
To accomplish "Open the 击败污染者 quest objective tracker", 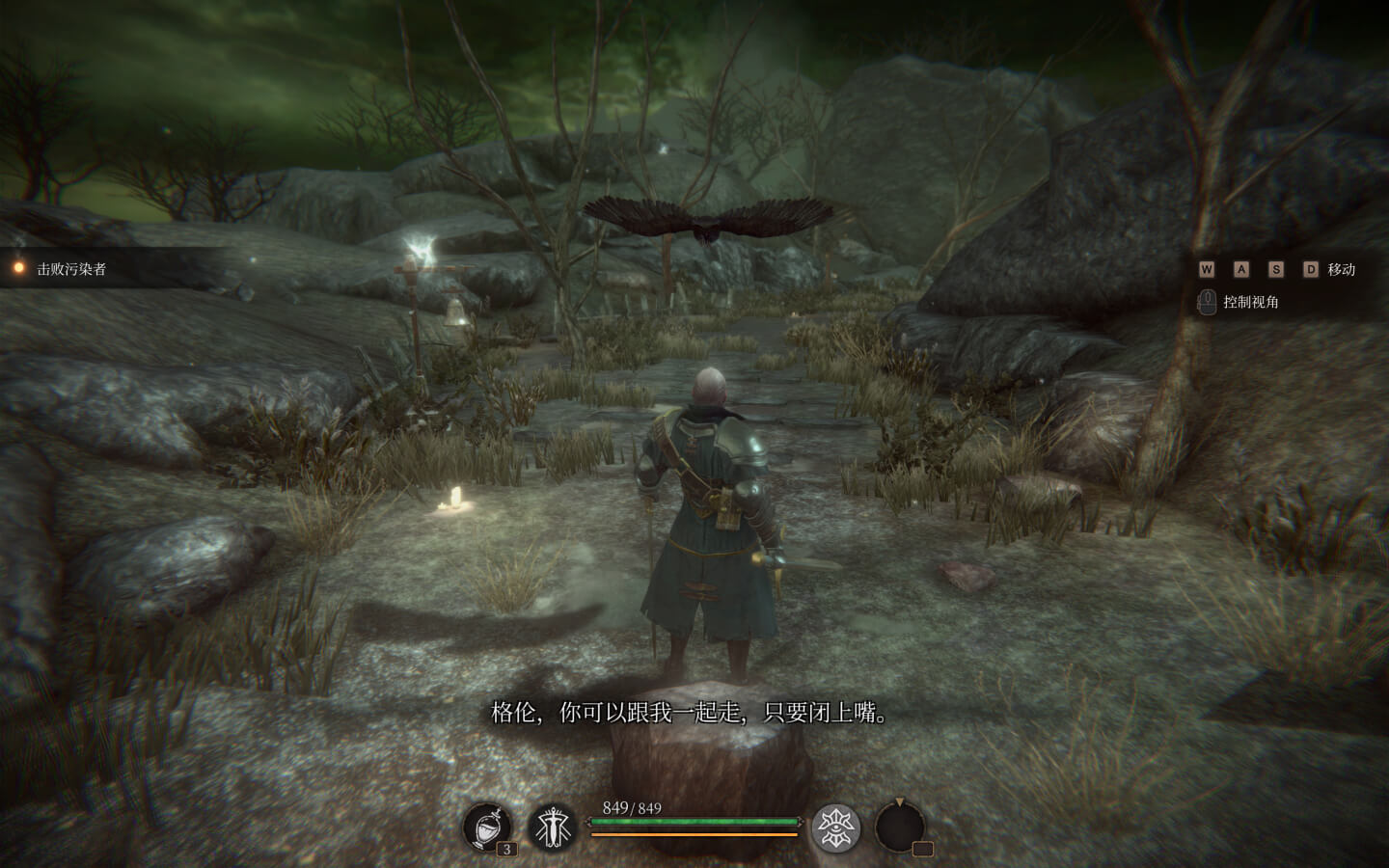I will pyautogui.click(x=70, y=269).
